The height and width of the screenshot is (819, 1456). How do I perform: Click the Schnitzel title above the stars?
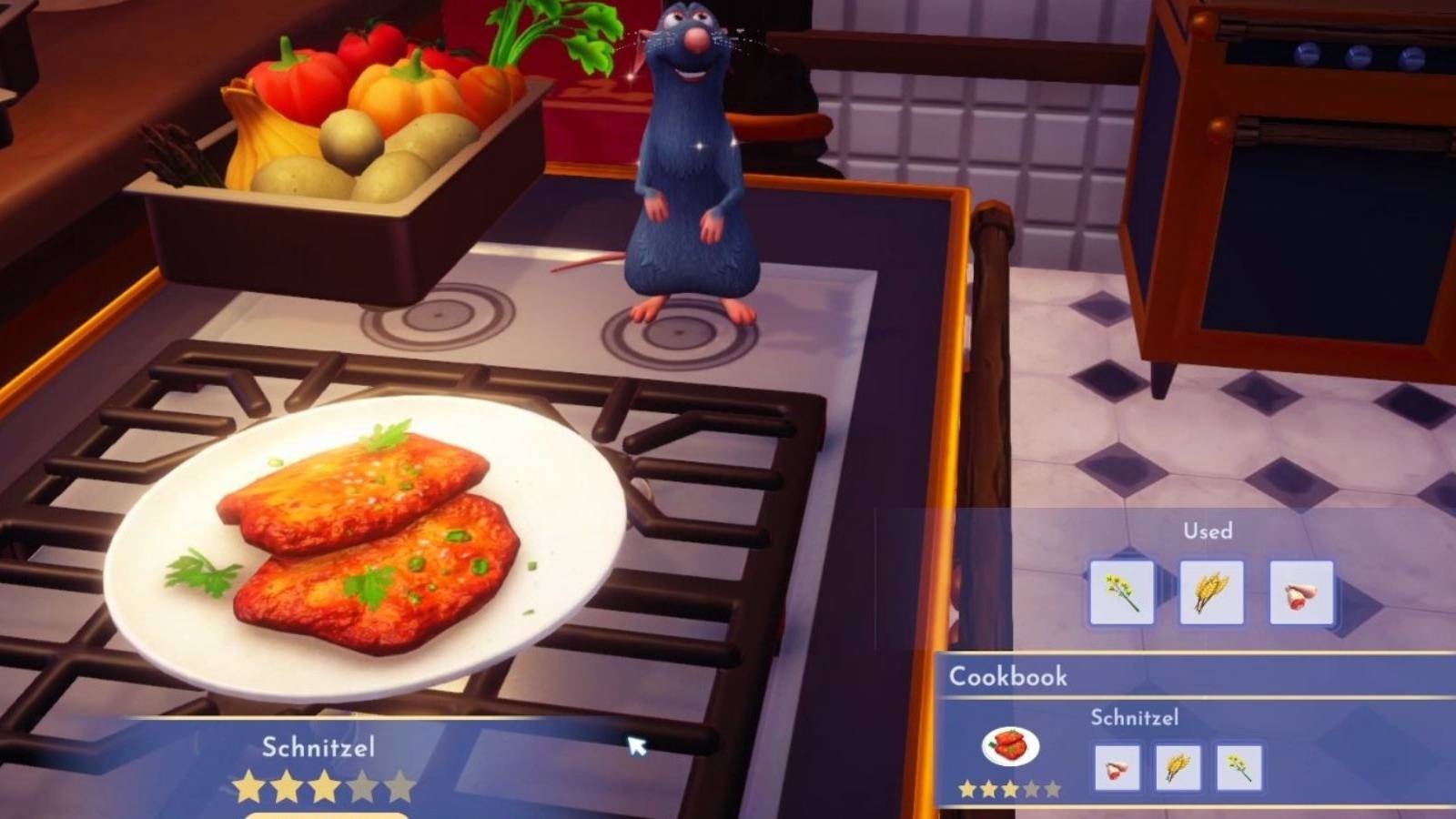point(320,748)
